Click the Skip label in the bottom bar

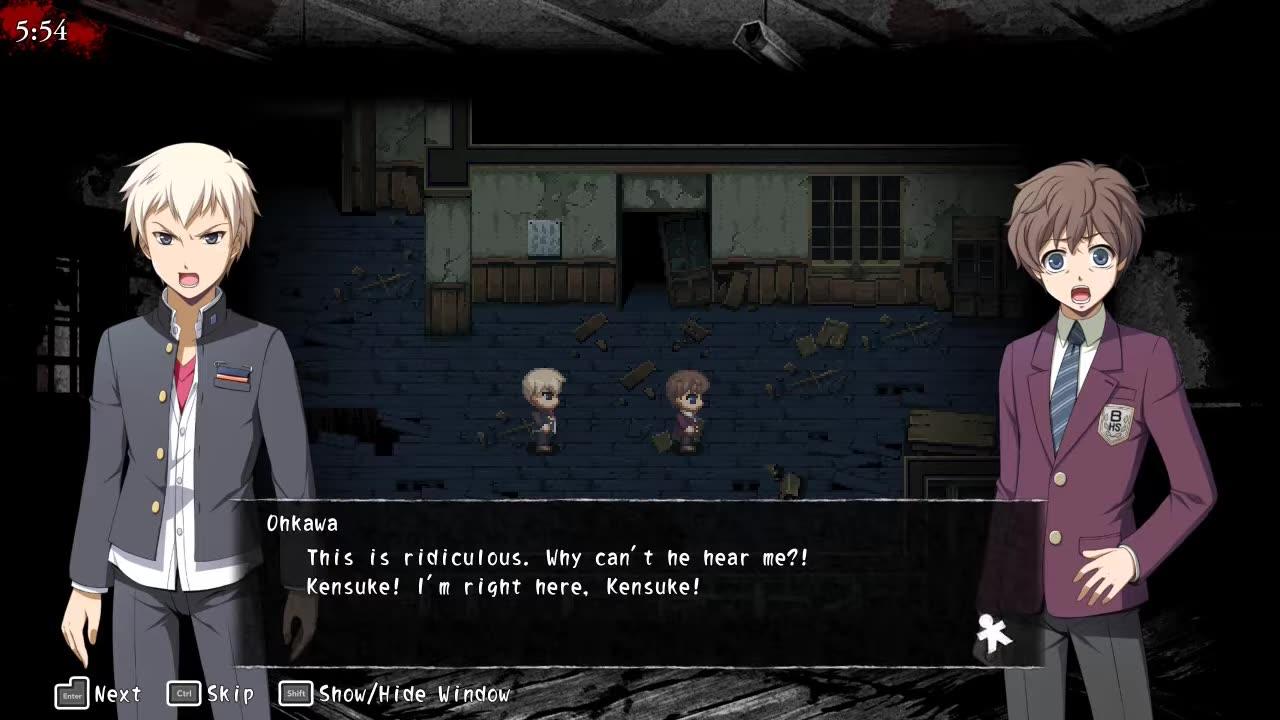pos(231,692)
